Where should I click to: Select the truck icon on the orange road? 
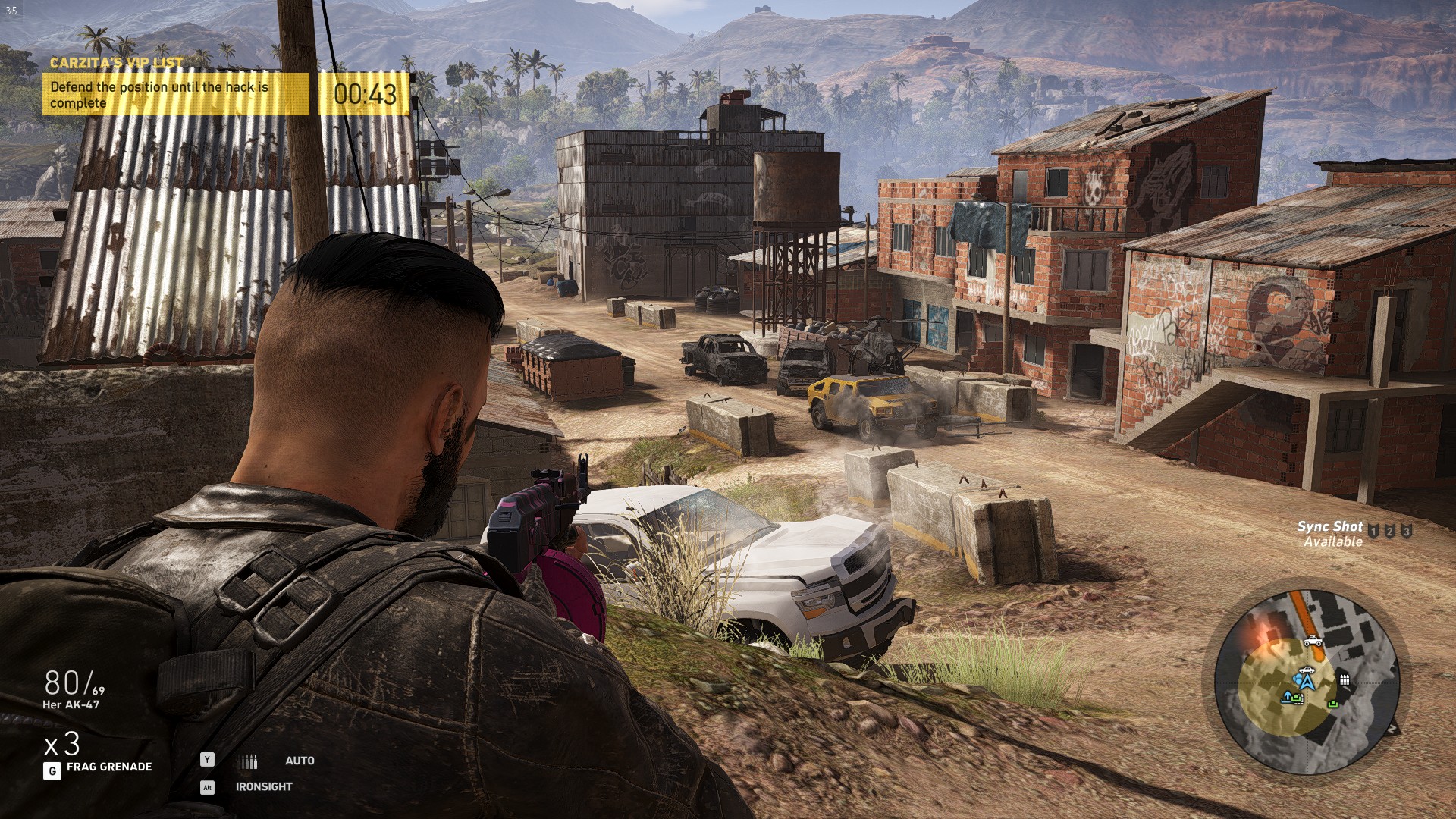[x=1313, y=642]
